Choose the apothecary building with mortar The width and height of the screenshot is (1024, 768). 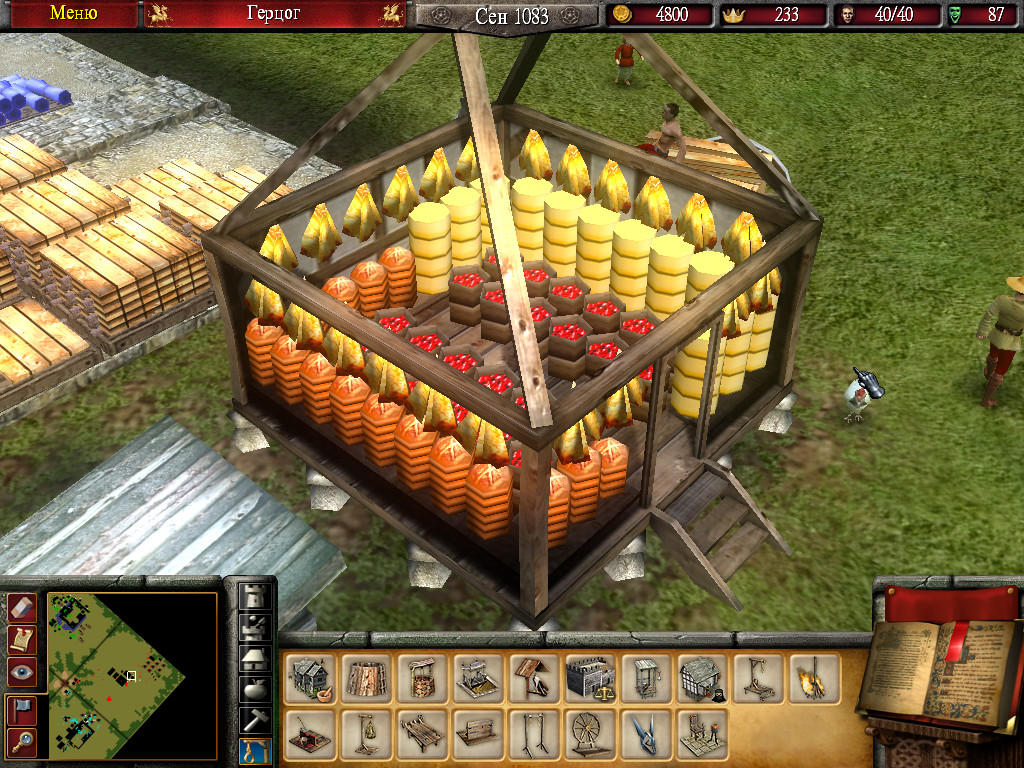pyautogui.click(x=310, y=678)
